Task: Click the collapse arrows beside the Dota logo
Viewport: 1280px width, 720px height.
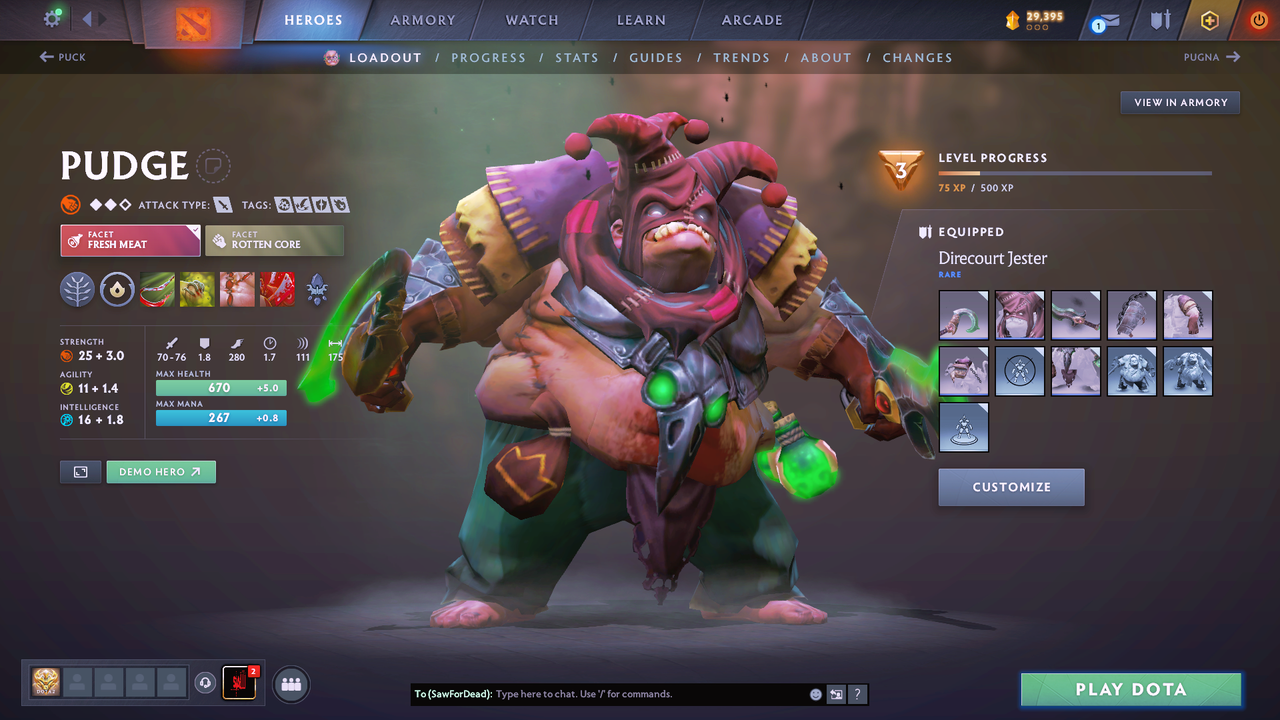Action: [95, 17]
